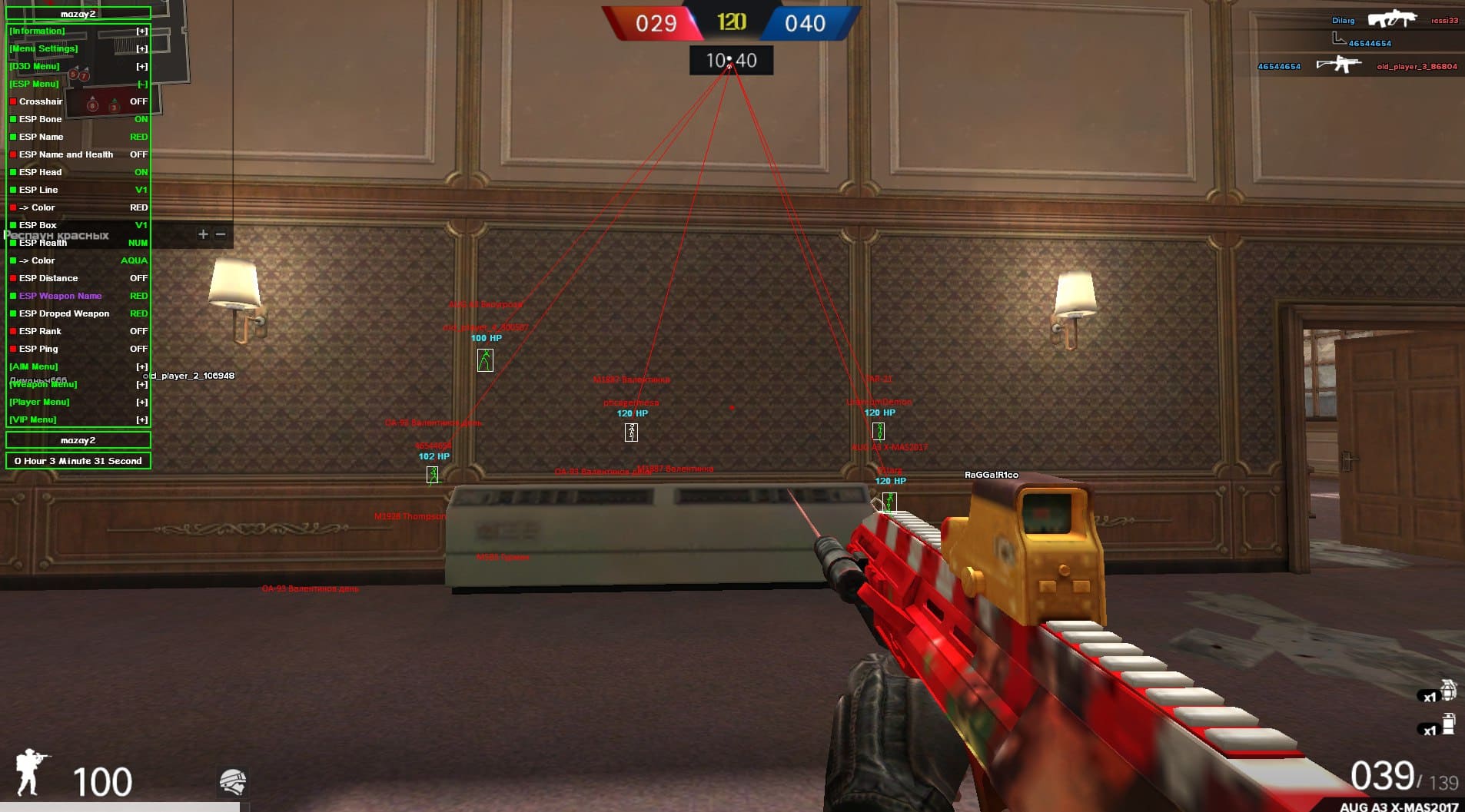The image size is (1465, 812).
Task: Click the minimap plus zoom button
Action: click(203, 234)
